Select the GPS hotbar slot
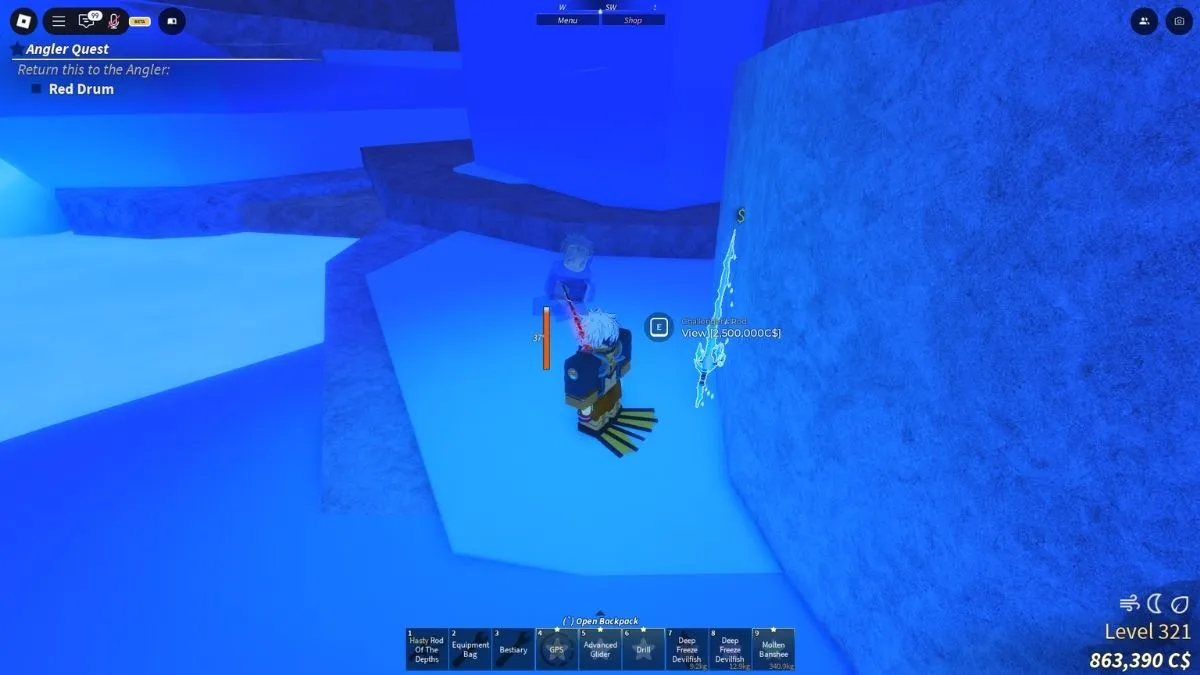The width and height of the screenshot is (1200, 675). click(x=557, y=649)
